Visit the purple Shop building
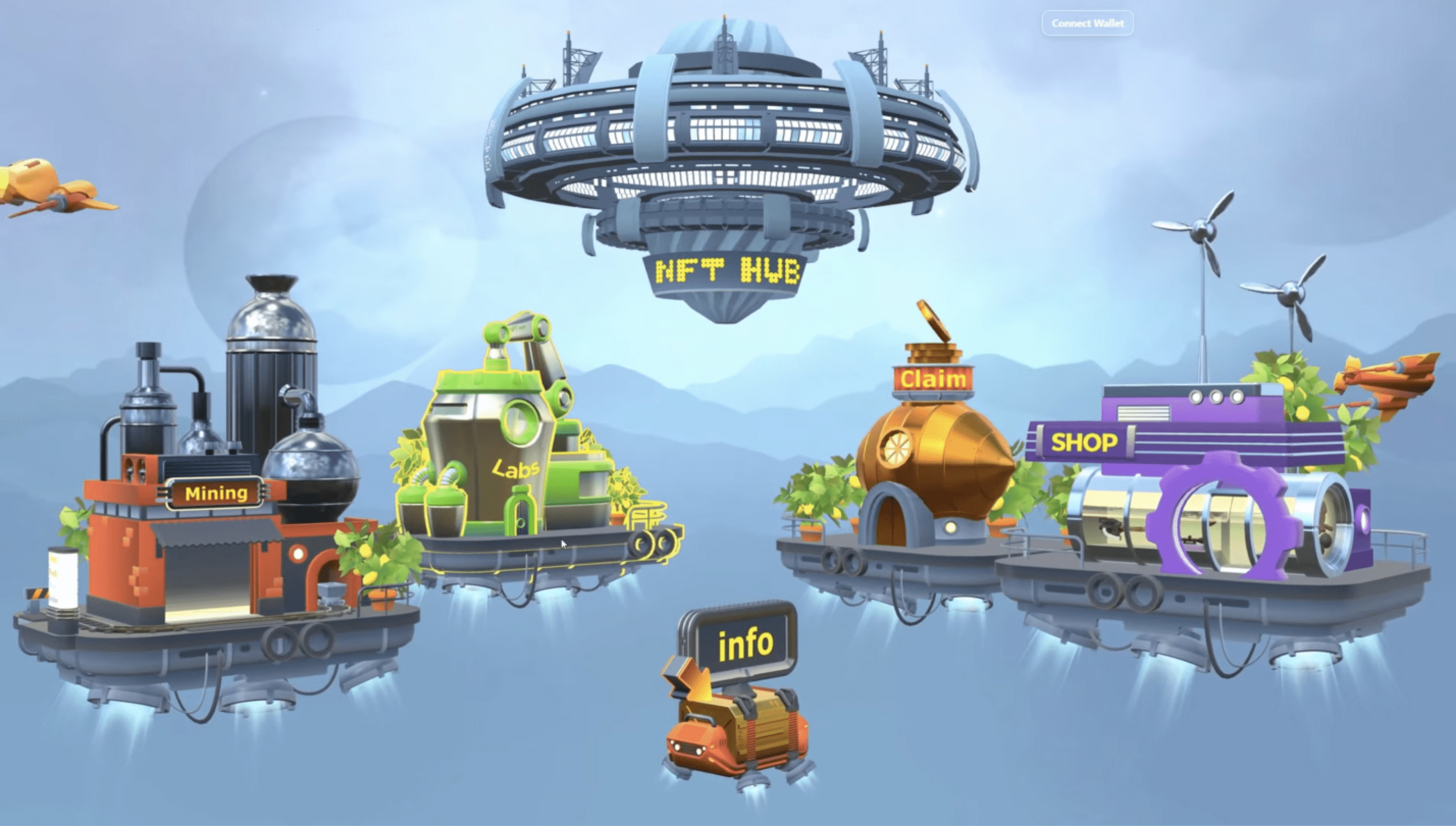 coord(1214,499)
